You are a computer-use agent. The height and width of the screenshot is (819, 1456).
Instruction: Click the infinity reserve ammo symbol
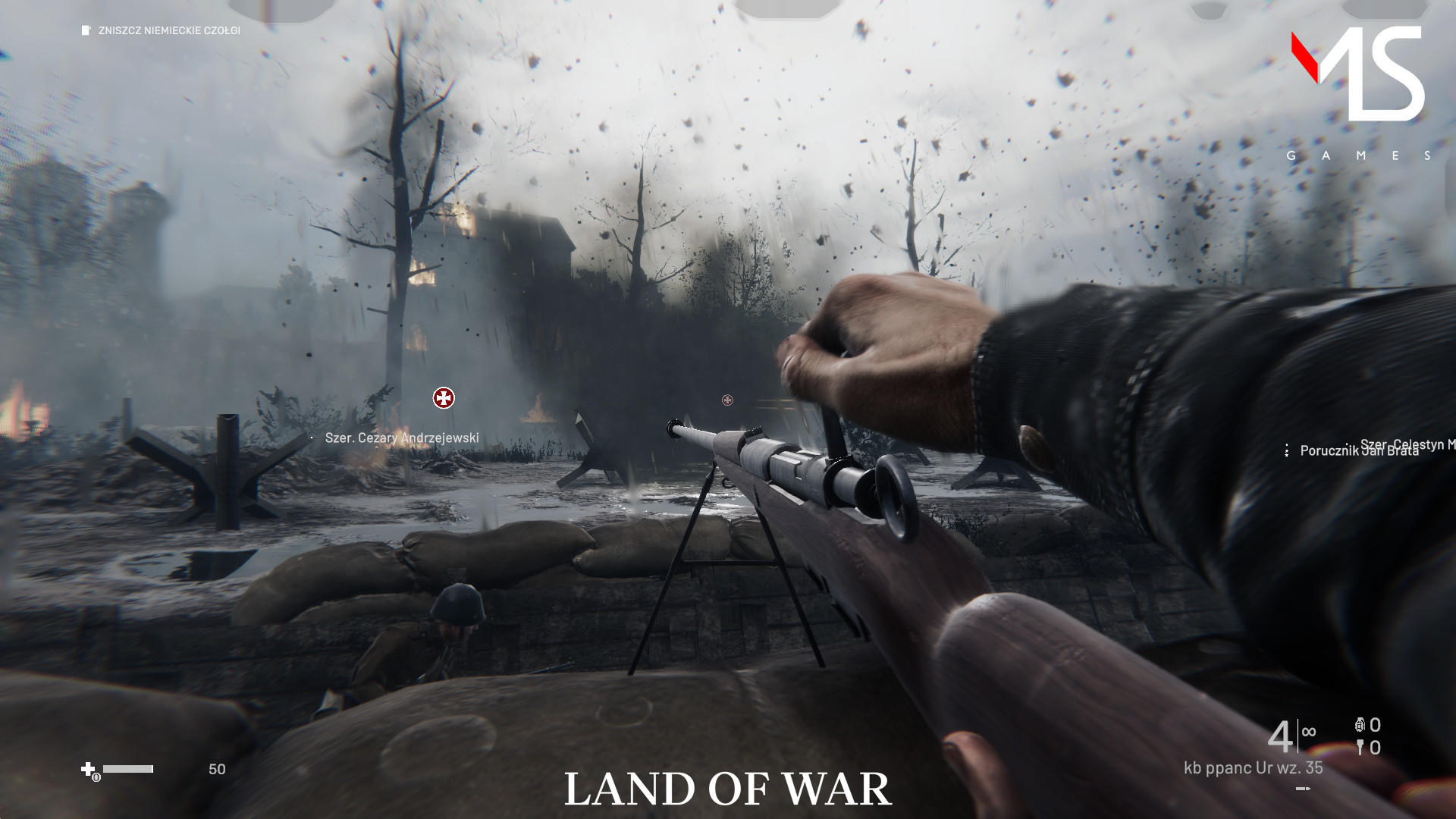pyautogui.click(x=1308, y=730)
